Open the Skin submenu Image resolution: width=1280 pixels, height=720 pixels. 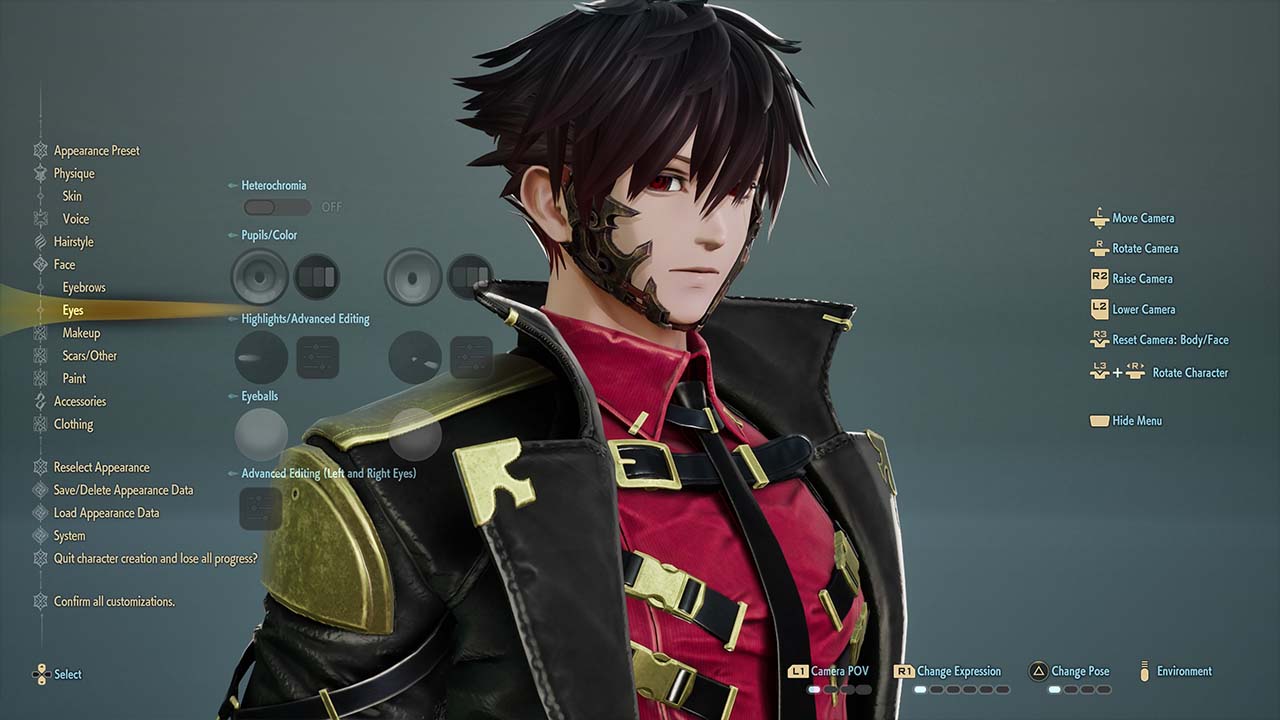72,196
